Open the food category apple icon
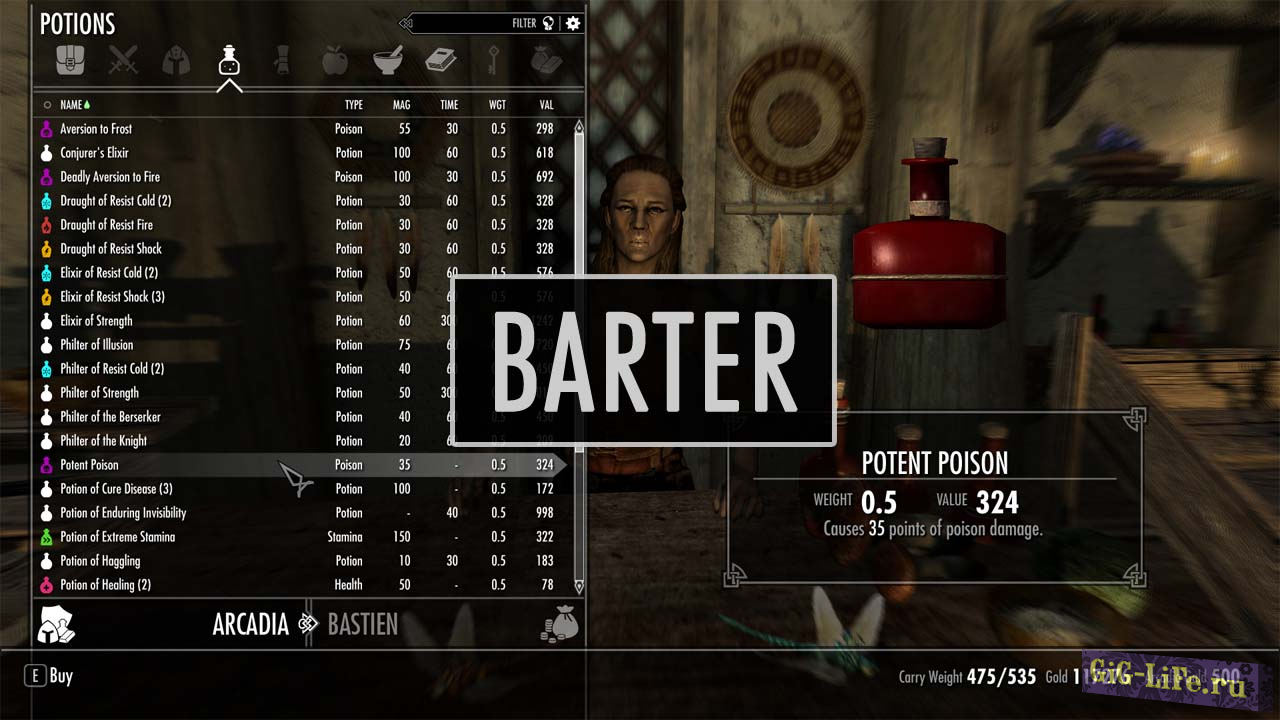Image resolution: width=1280 pixels, height=720 pixels. coord(335,61)
